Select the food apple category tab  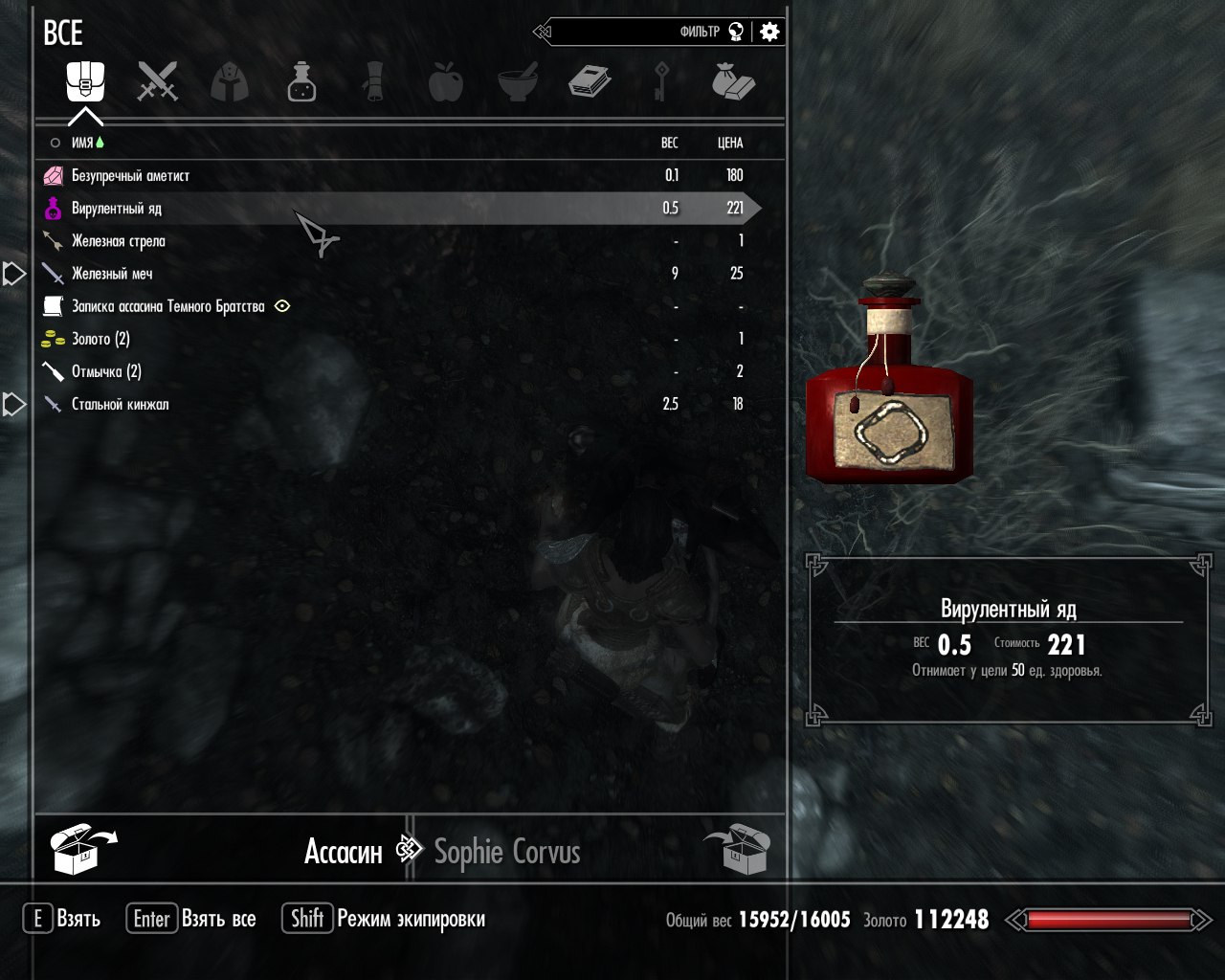(x=445, y=81)
